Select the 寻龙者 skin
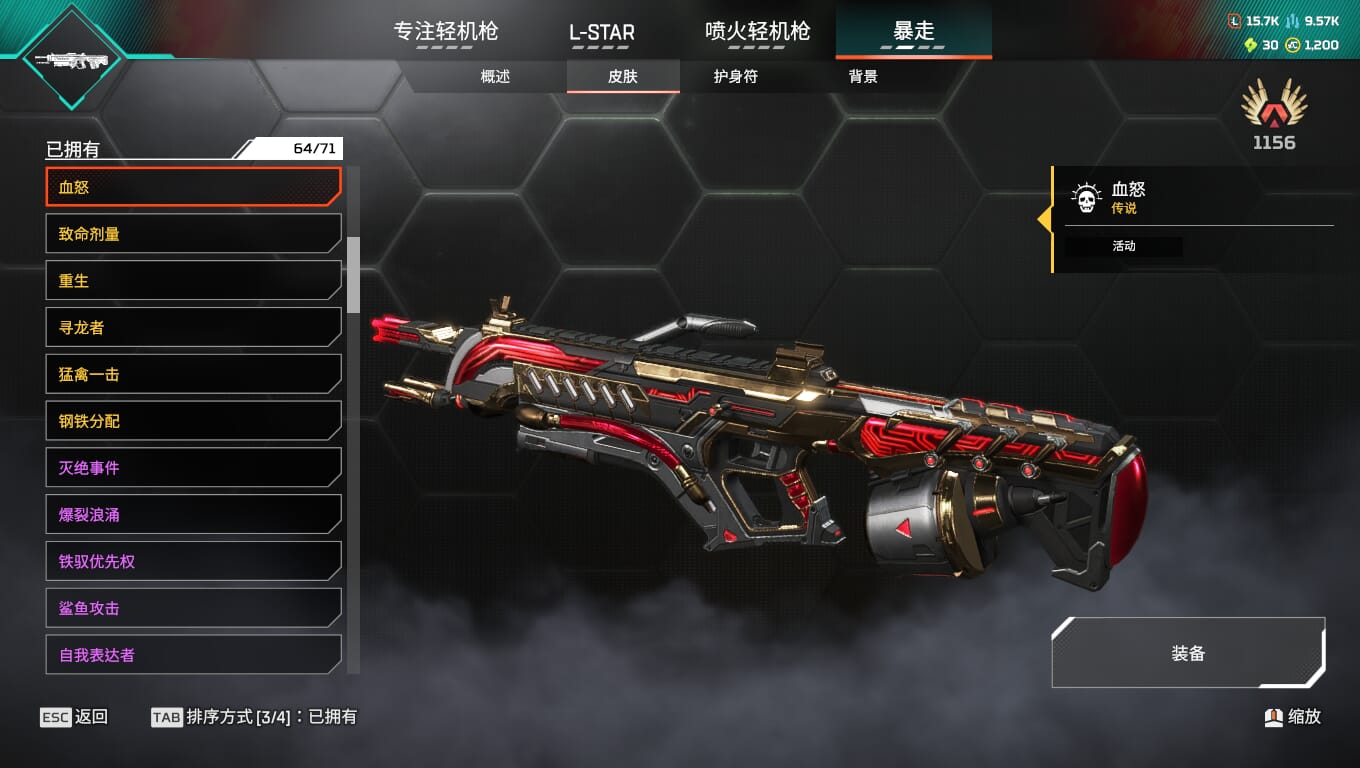Viewport: 1360px width, 768px height. (193, 328)
